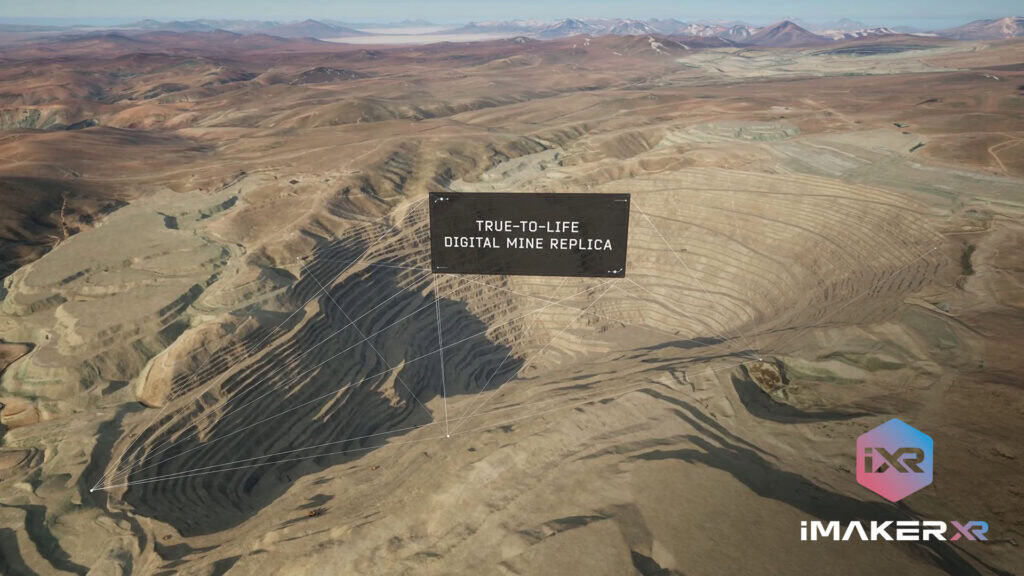Select the True-to-Life Digital Mine Replica panel

coord(529,235)
